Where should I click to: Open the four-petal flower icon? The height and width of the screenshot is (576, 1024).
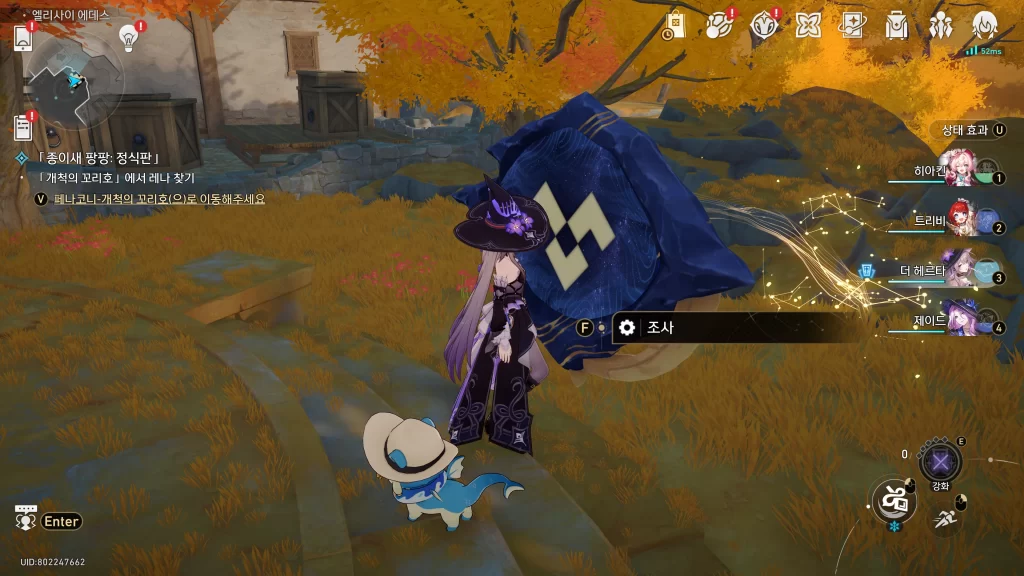click(x=808, y=25)
